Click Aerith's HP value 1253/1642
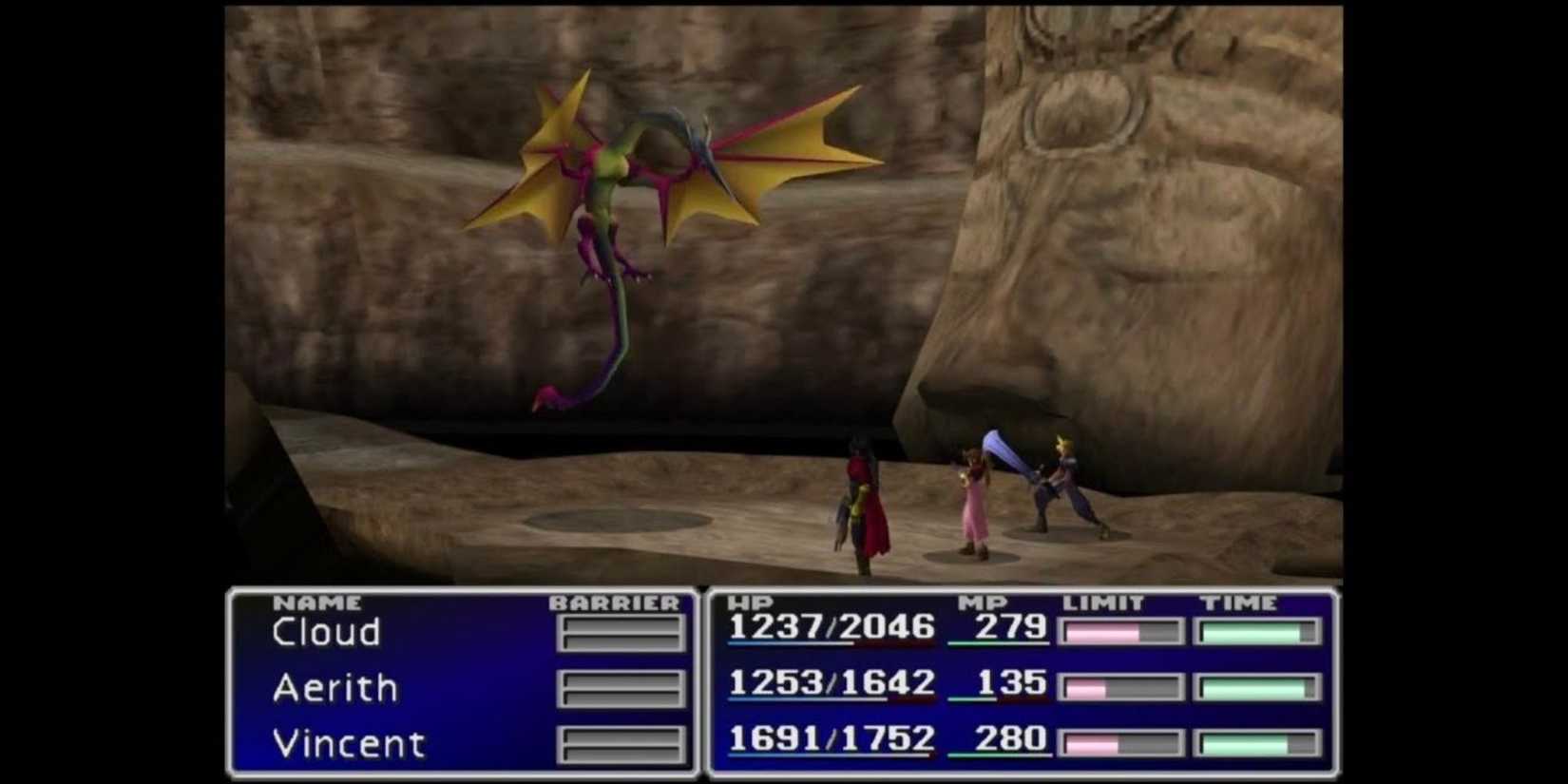1568x784 pixels. click(x=830, y=684)
